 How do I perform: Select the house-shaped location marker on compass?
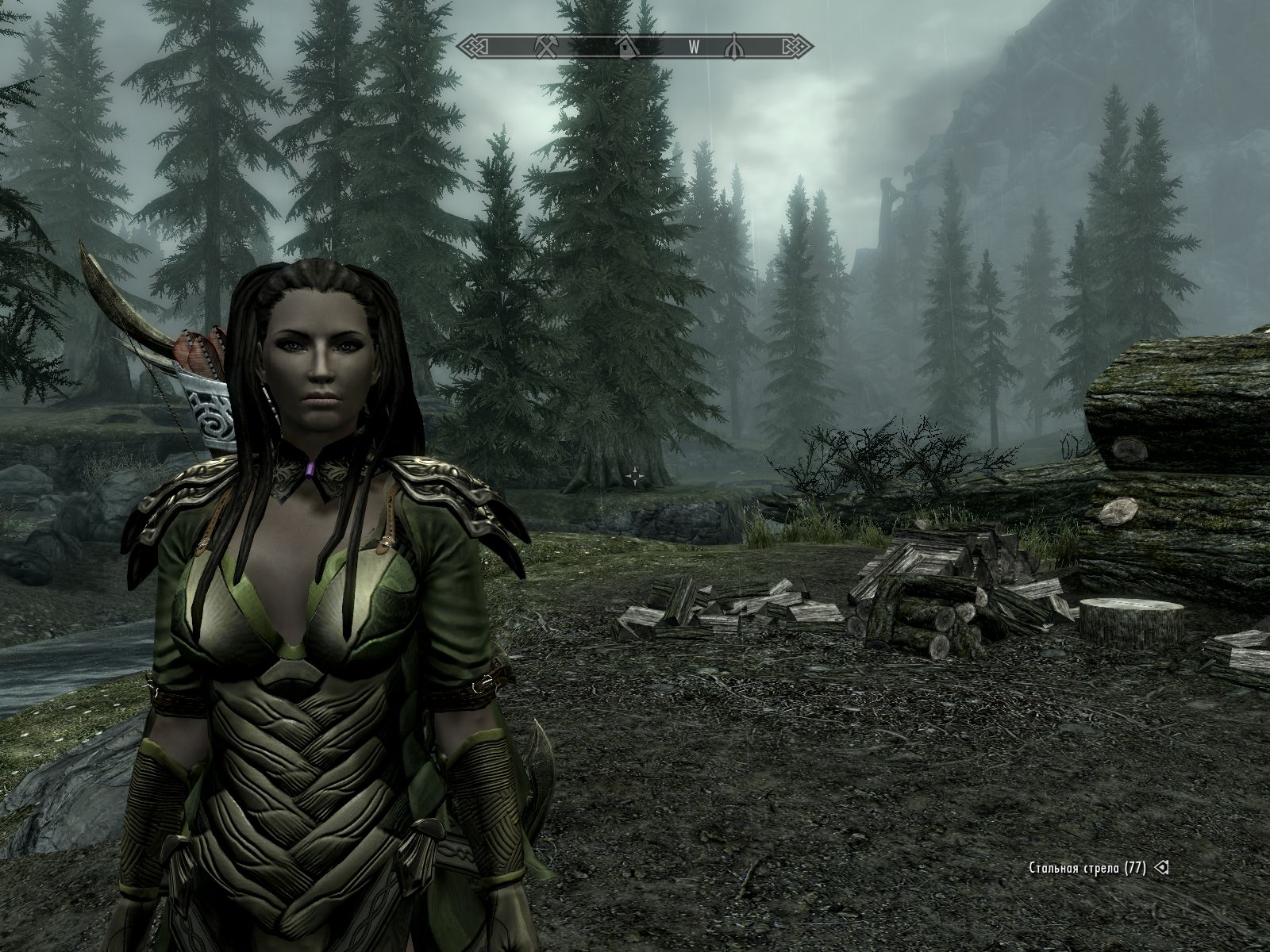[627, 46]
